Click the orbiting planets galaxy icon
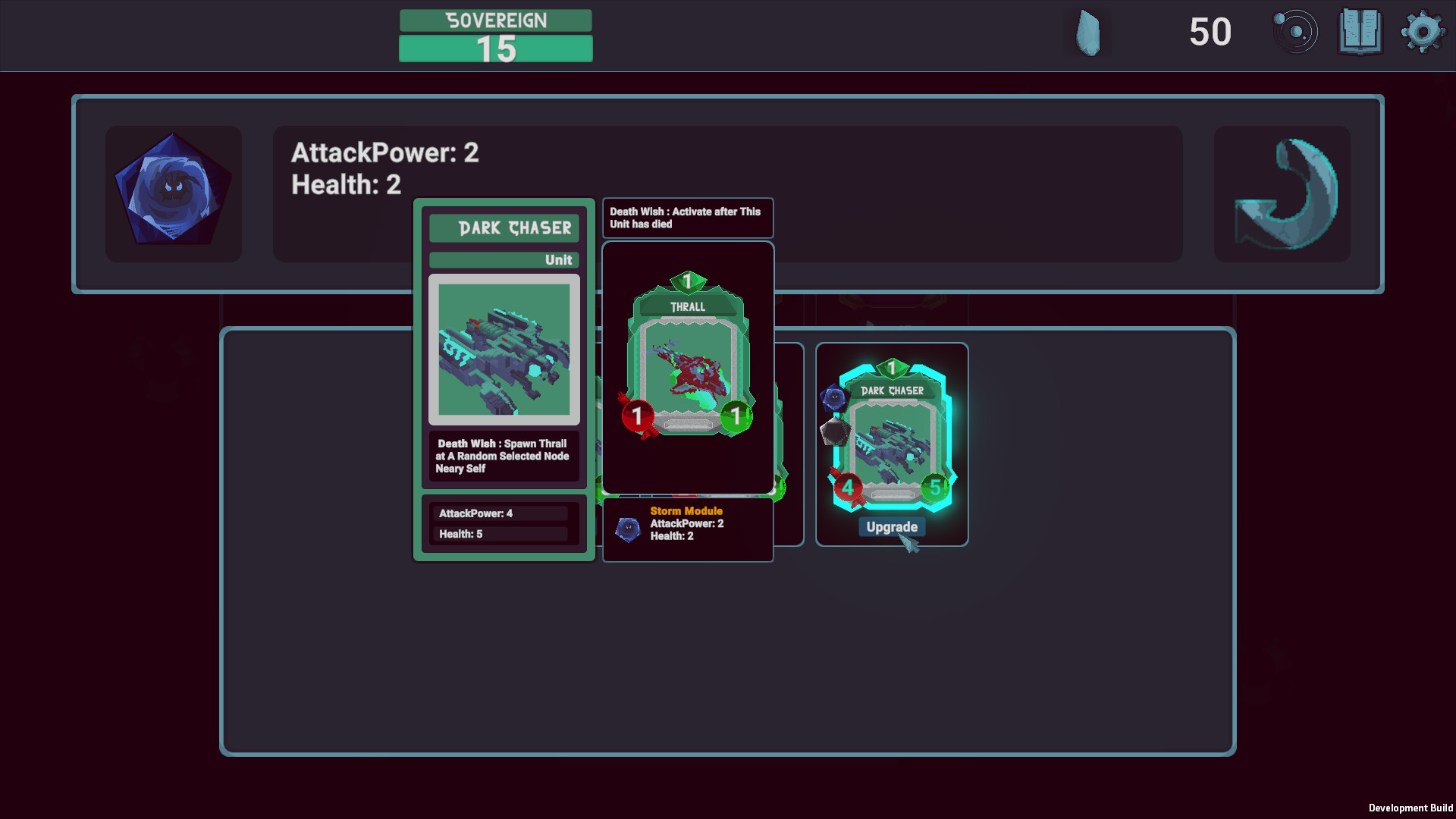 tap(1296, 32)
